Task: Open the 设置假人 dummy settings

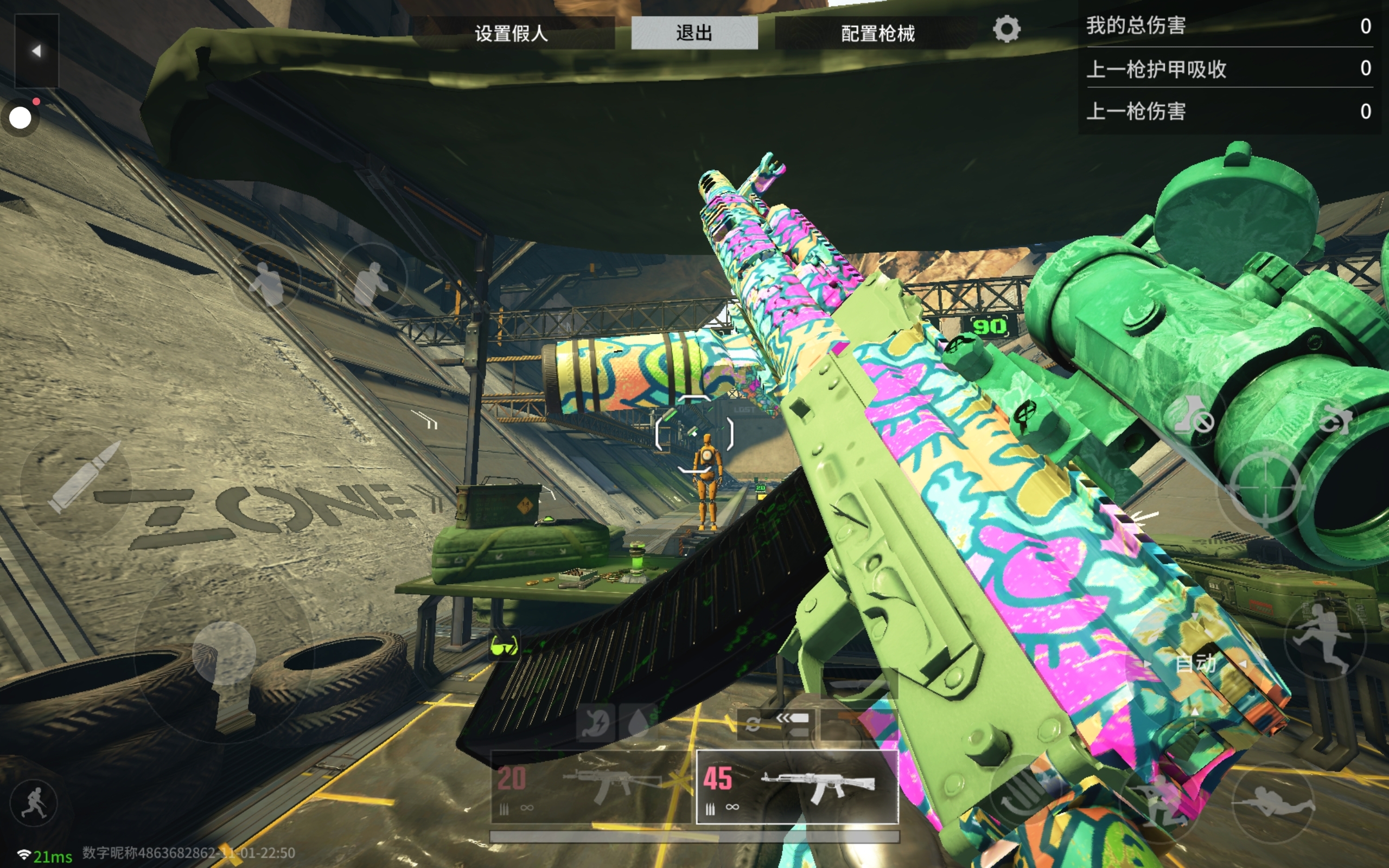Action: pos(512,33)
